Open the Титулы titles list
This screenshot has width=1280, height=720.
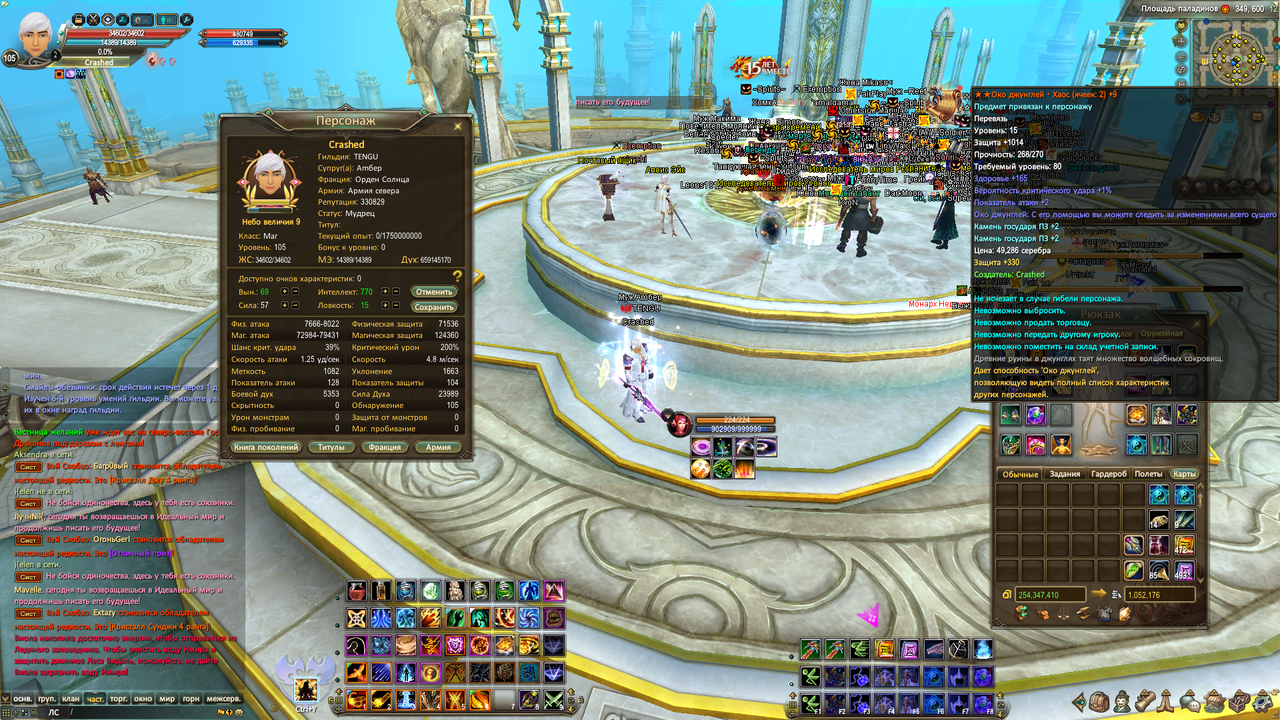(331, 447)
